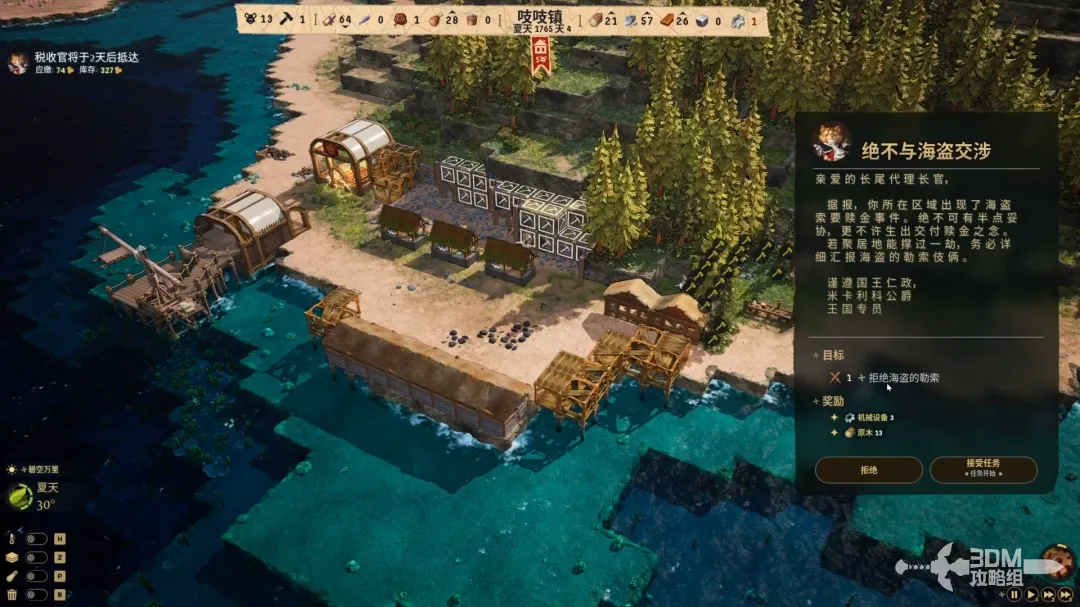Click the tax collector arrival notification
Screen dimensions: 1080x607
pyautogui.click(x=85, y=58)
